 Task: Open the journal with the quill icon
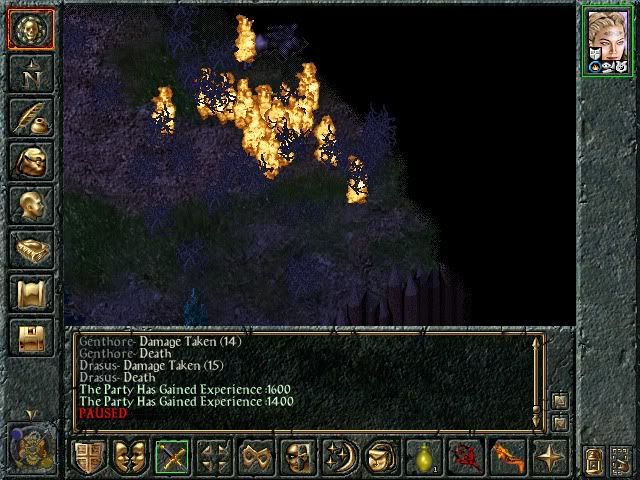coord(31,117)
